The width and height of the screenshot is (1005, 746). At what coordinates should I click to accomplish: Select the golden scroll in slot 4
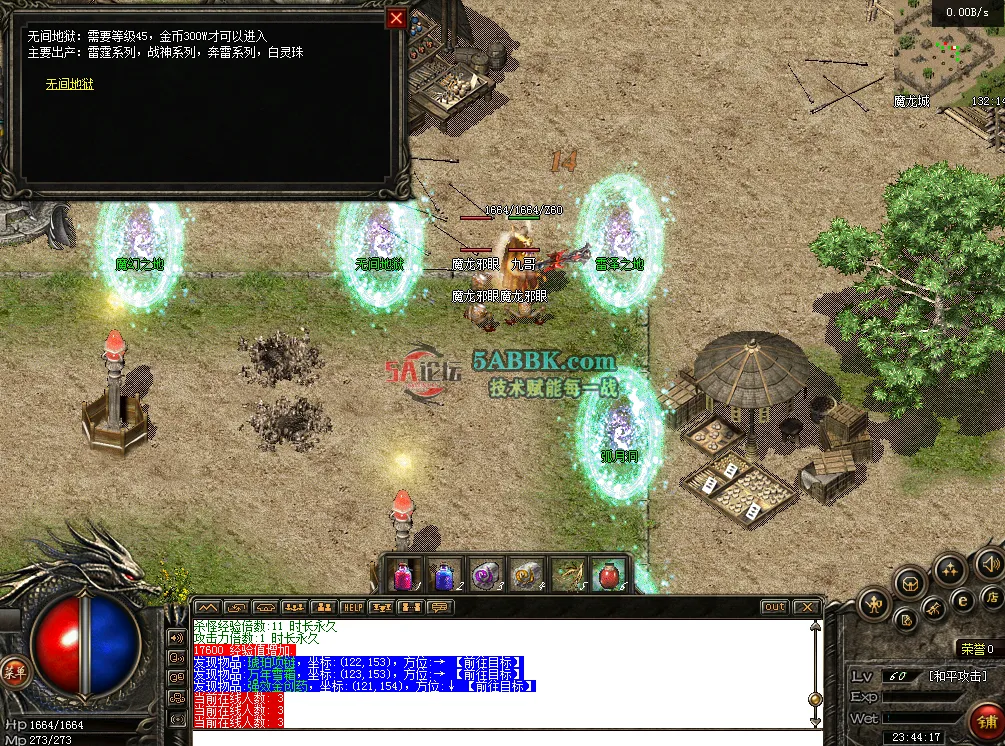point(526,575)
